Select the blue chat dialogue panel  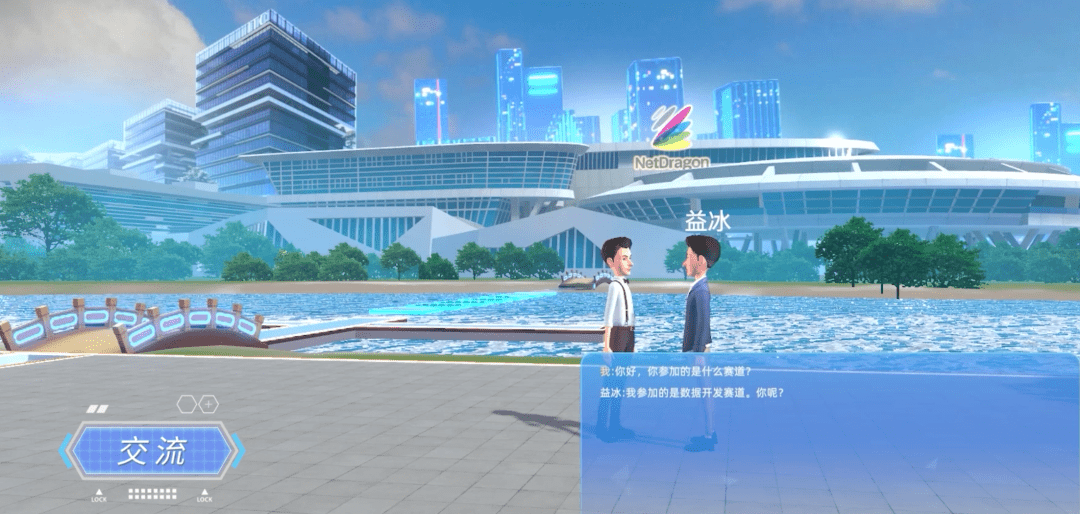point(829,433)
